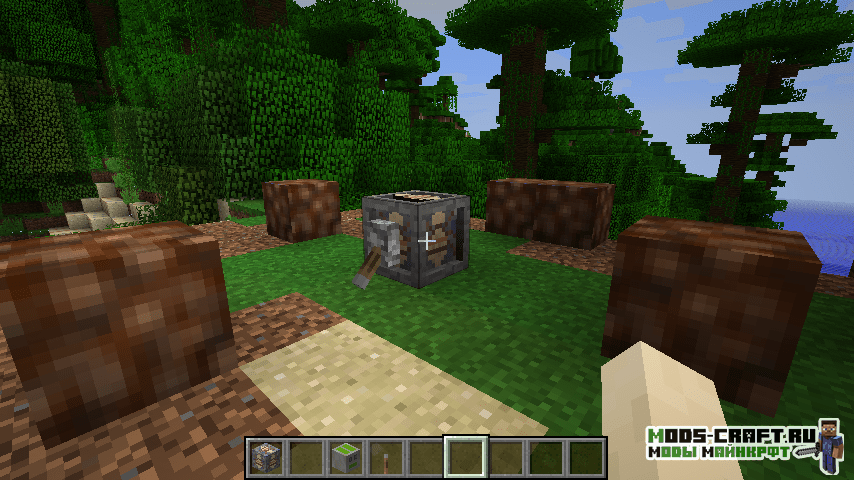Image resolution: width=854 pixels, height=480 pixels.
Task: Click the highlighted empty hotbar slot
Action: [x=466, y=457]
